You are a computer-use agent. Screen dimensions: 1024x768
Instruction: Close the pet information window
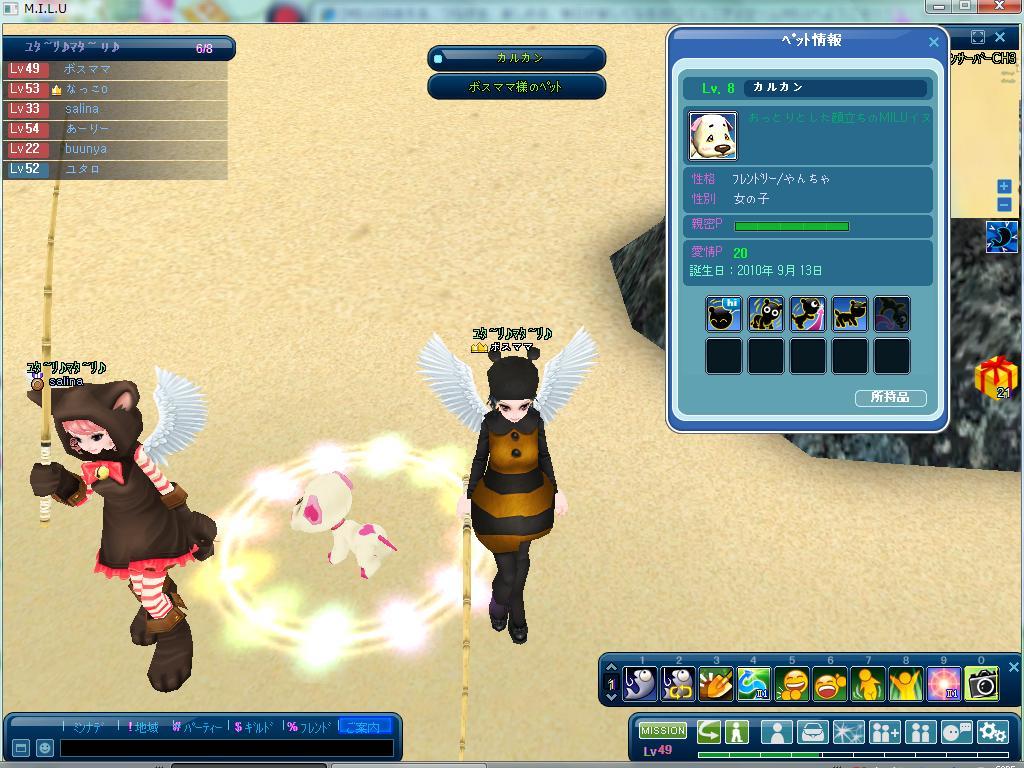point(934,42)
